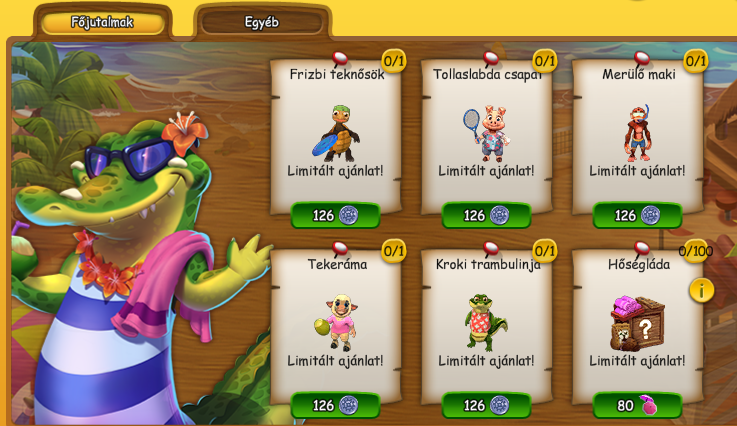Viewport: 737px width, 426px height.
Task: Purchase Hőségláda for 80 potions
Action: coord(638,405)
